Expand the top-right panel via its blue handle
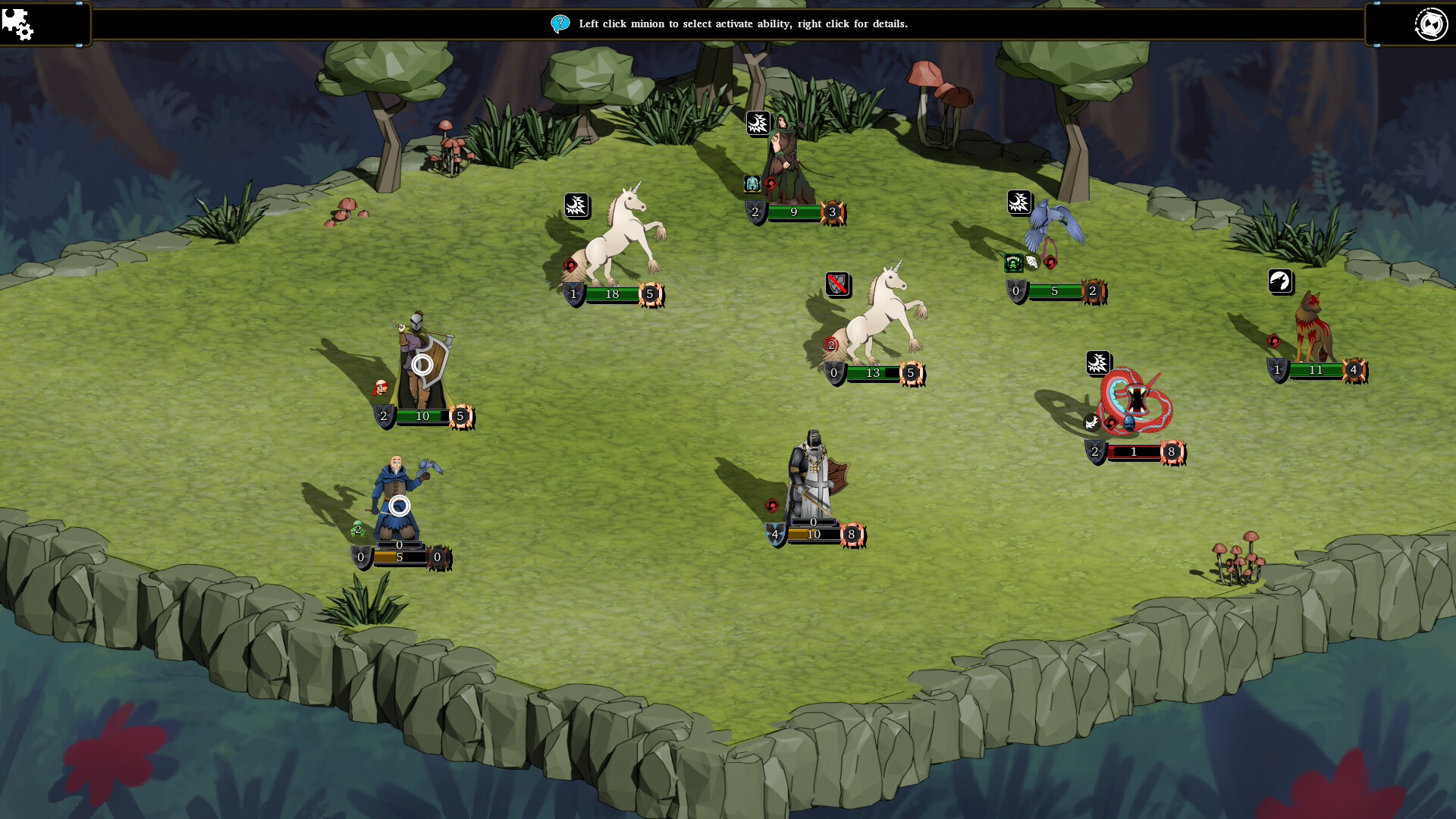1456x819 pixels. 1376,3
